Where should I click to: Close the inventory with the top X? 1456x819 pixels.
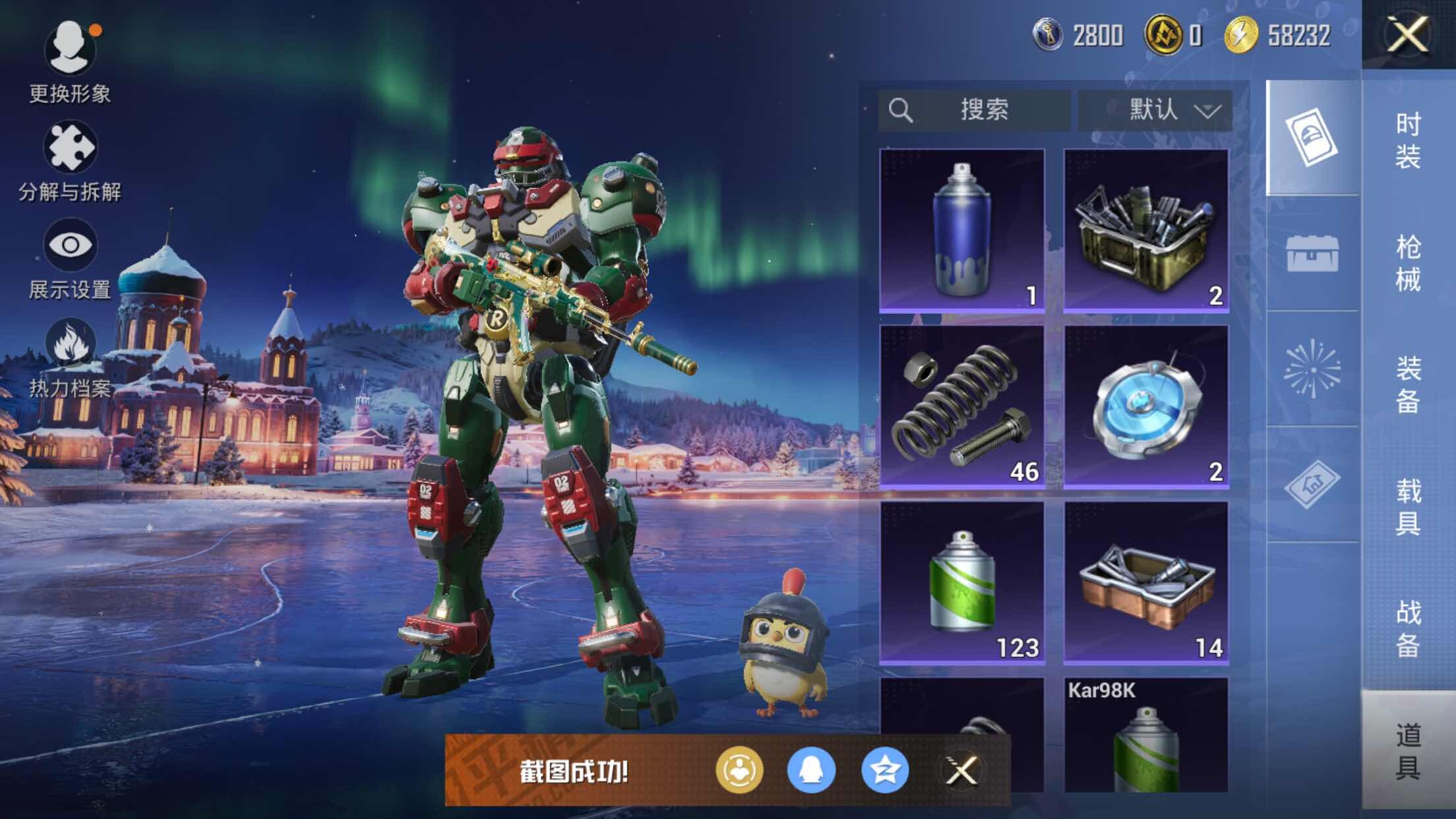[x=1408, y=34]
